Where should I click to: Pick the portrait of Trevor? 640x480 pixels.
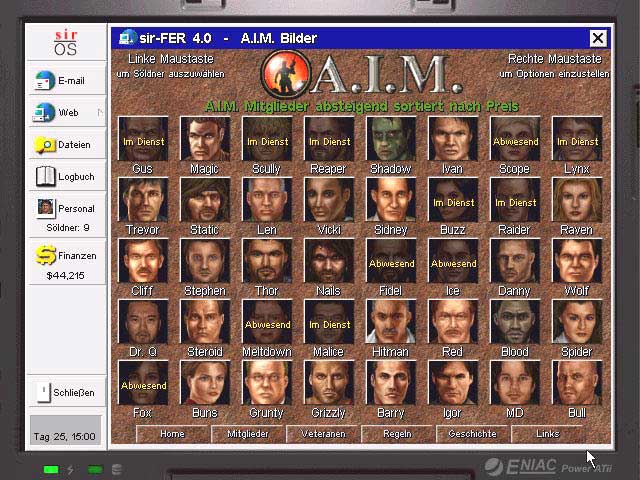pyautogui.click(x=143, y=200)
